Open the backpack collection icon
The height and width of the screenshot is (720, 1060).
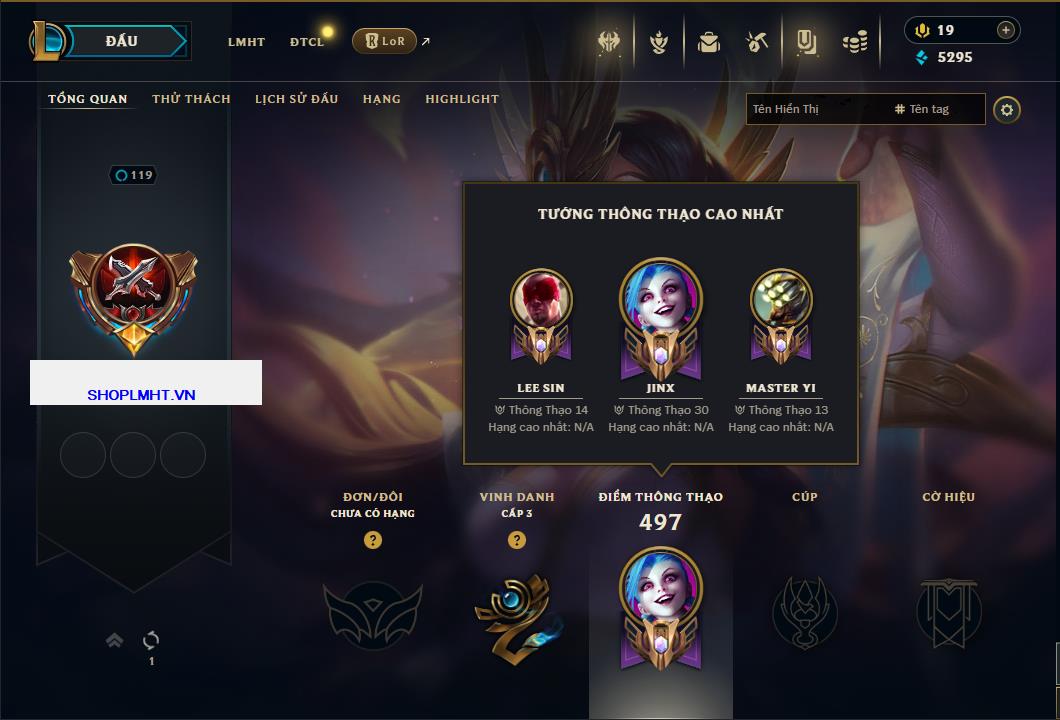click(709, 42)
